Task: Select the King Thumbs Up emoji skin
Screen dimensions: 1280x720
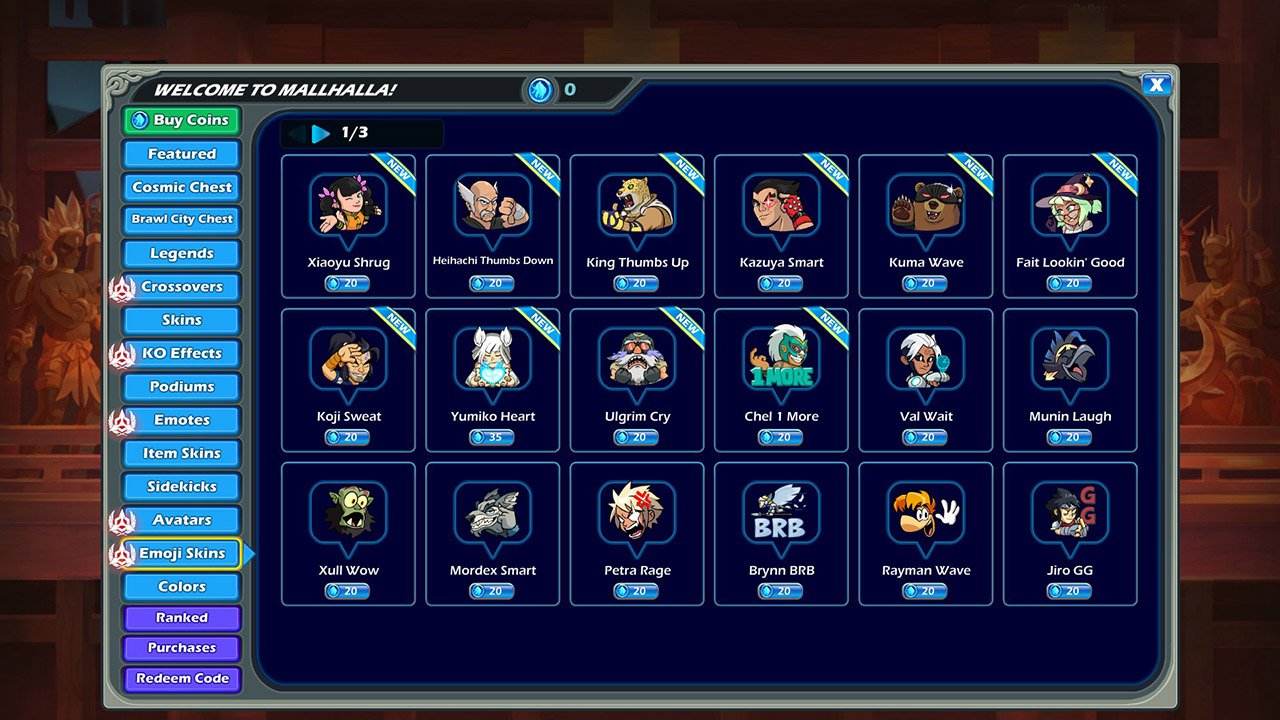Action: click(x=637, y=225)
